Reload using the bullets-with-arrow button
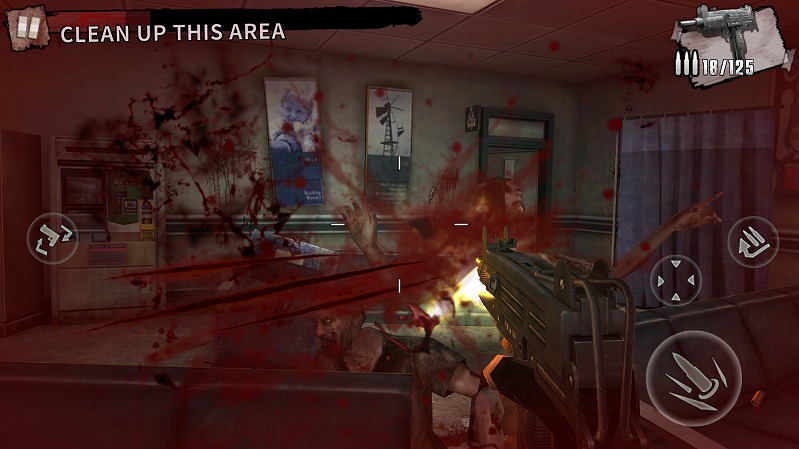The width and height of the screenshot is (799, 449). point(753,241)
